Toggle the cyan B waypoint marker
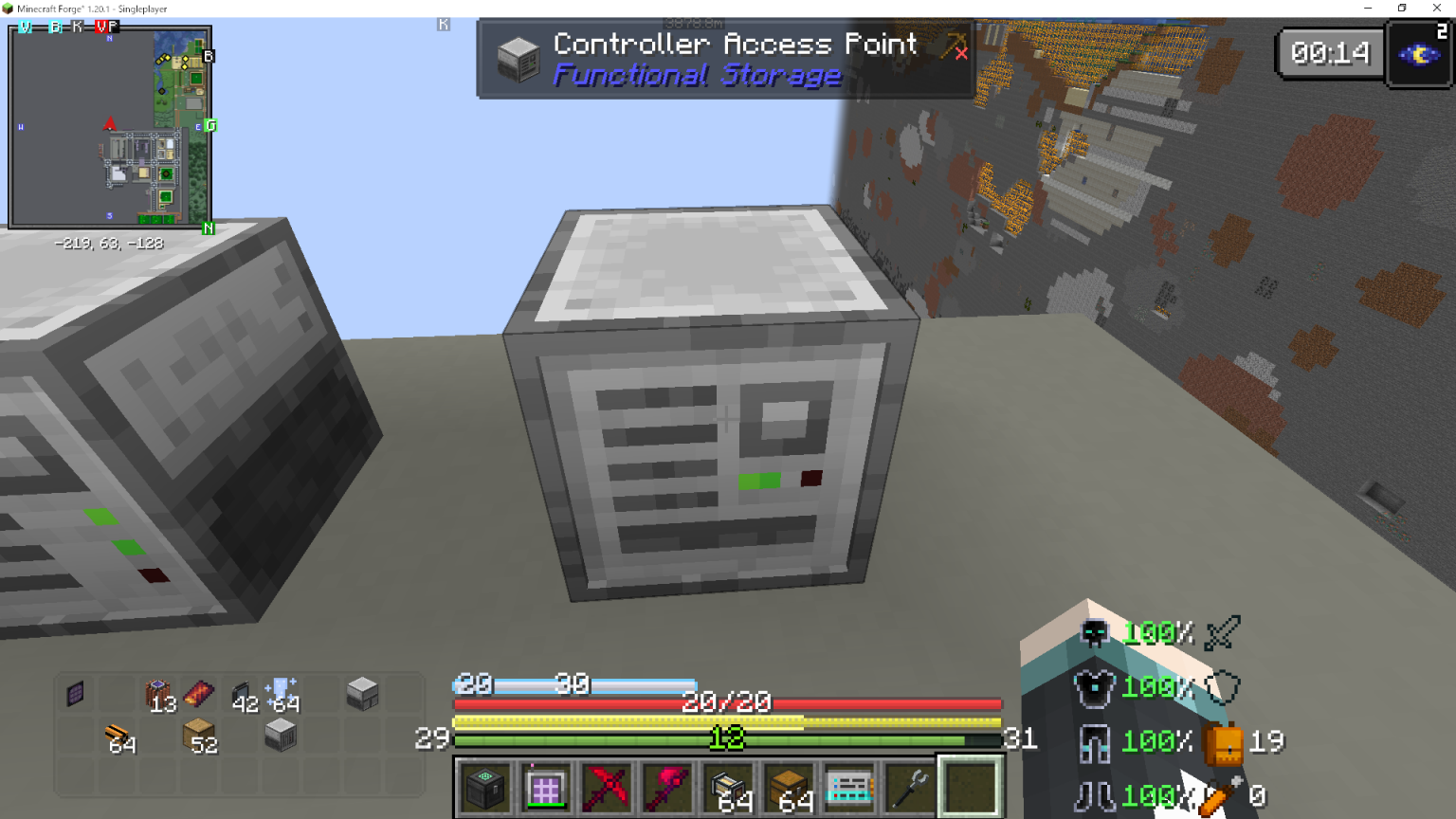 (54, 27)
